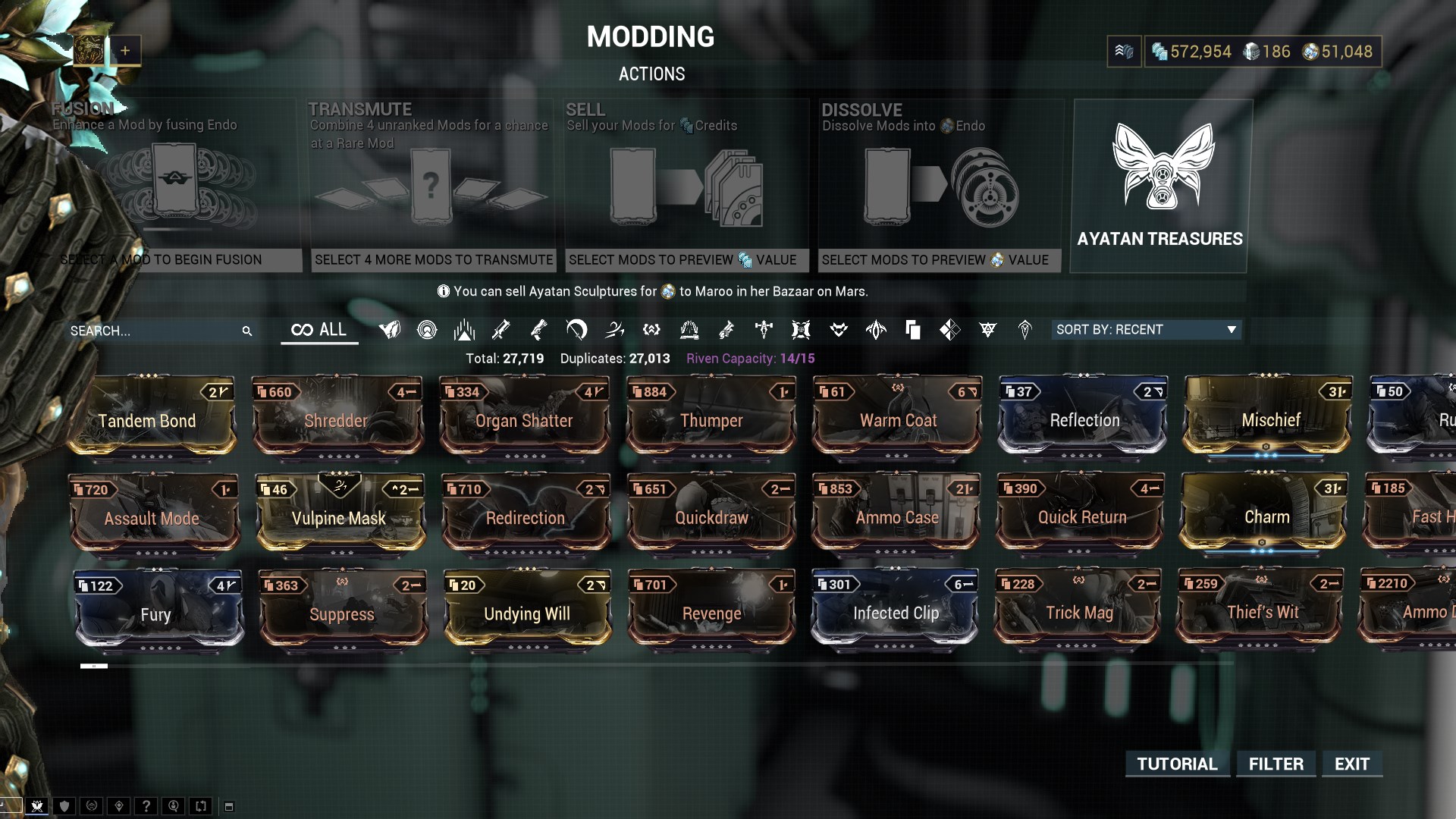Screen dimensions: 1456x819
Task: Exit the Modding screen
Action: [x=1352, y=764]
